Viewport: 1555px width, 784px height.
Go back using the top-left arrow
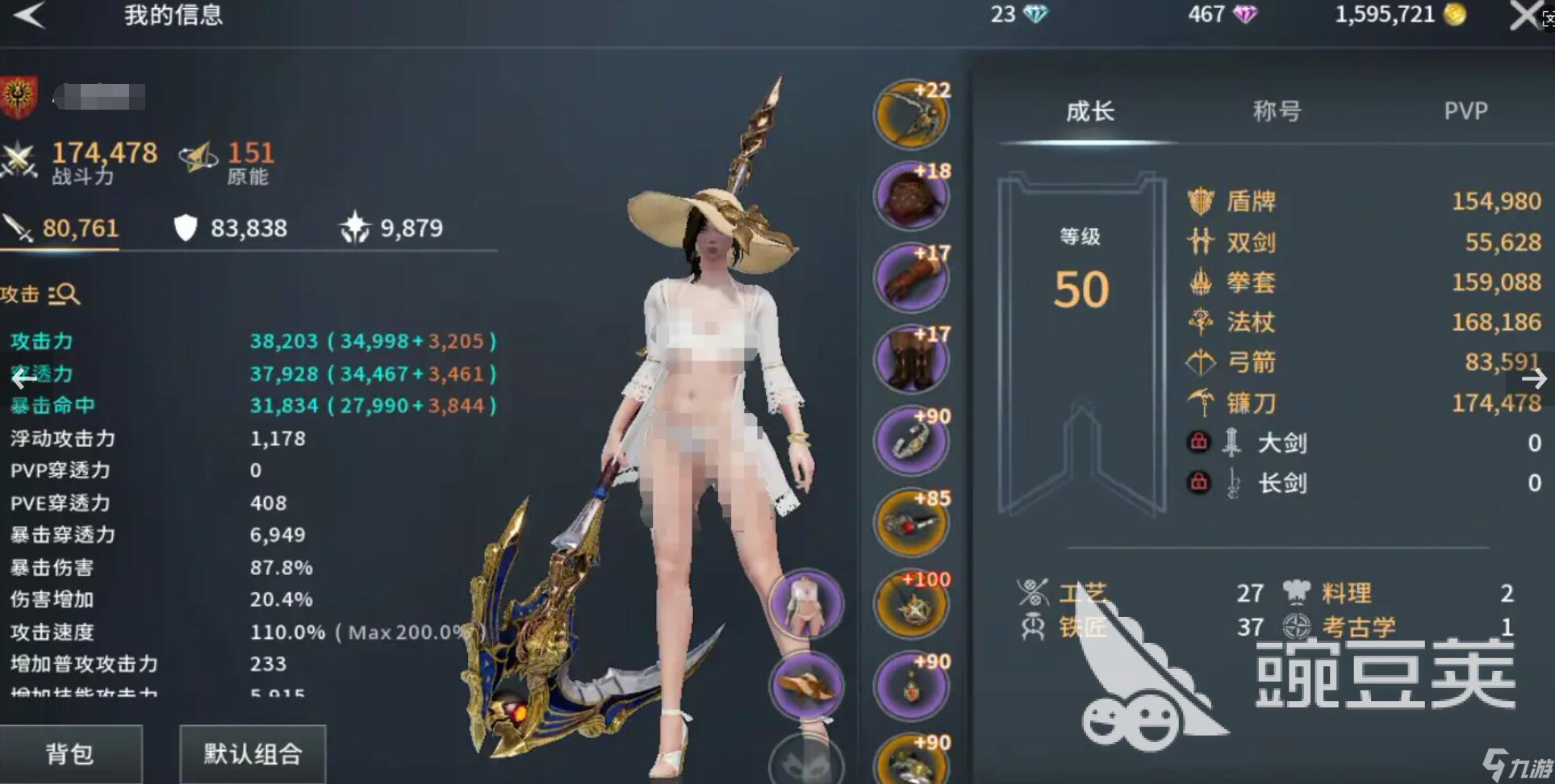30,15
